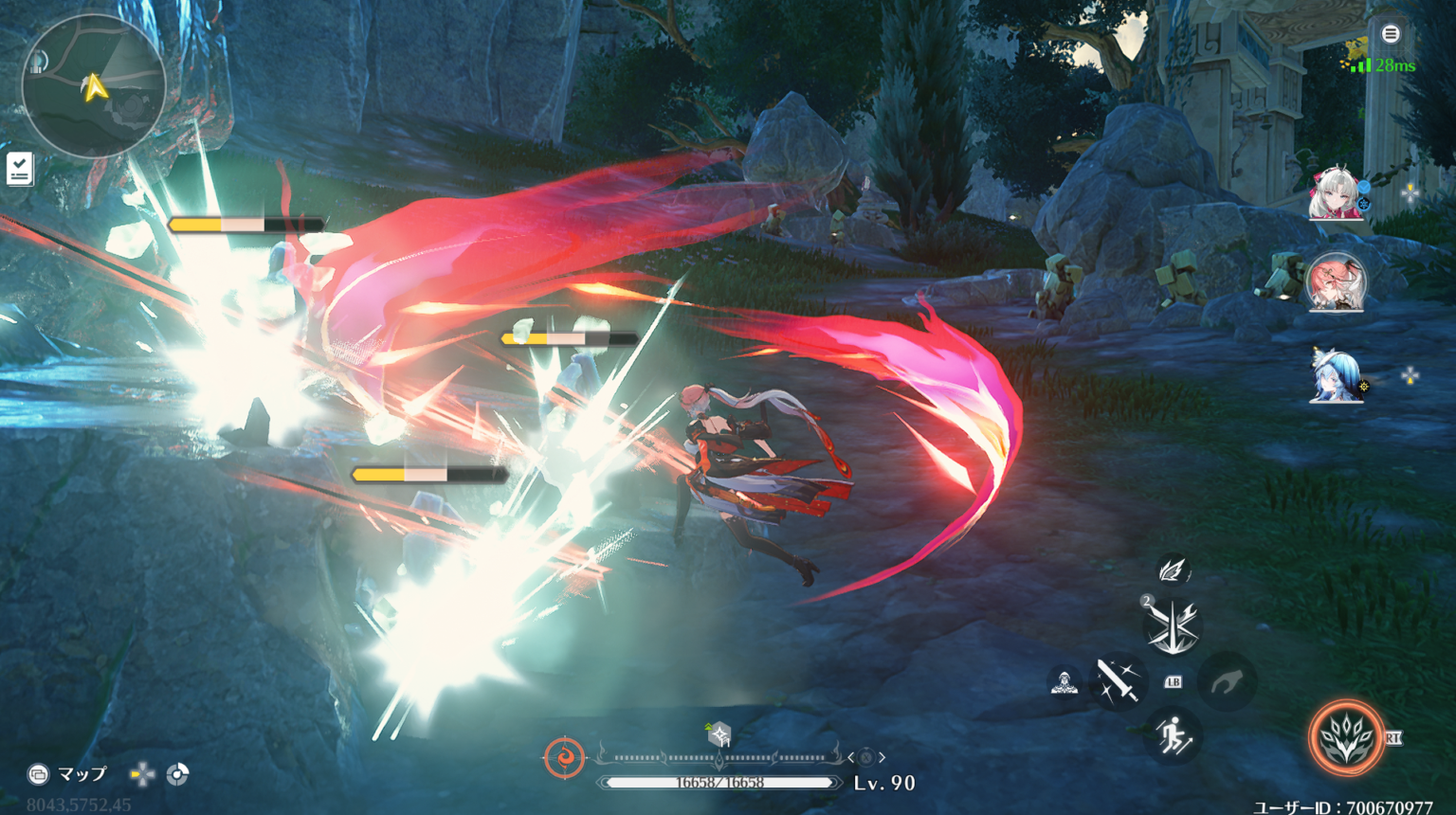Open the hamburger menu button
This screenshot has height=815, width=1456.
(x=1391, y=34)
